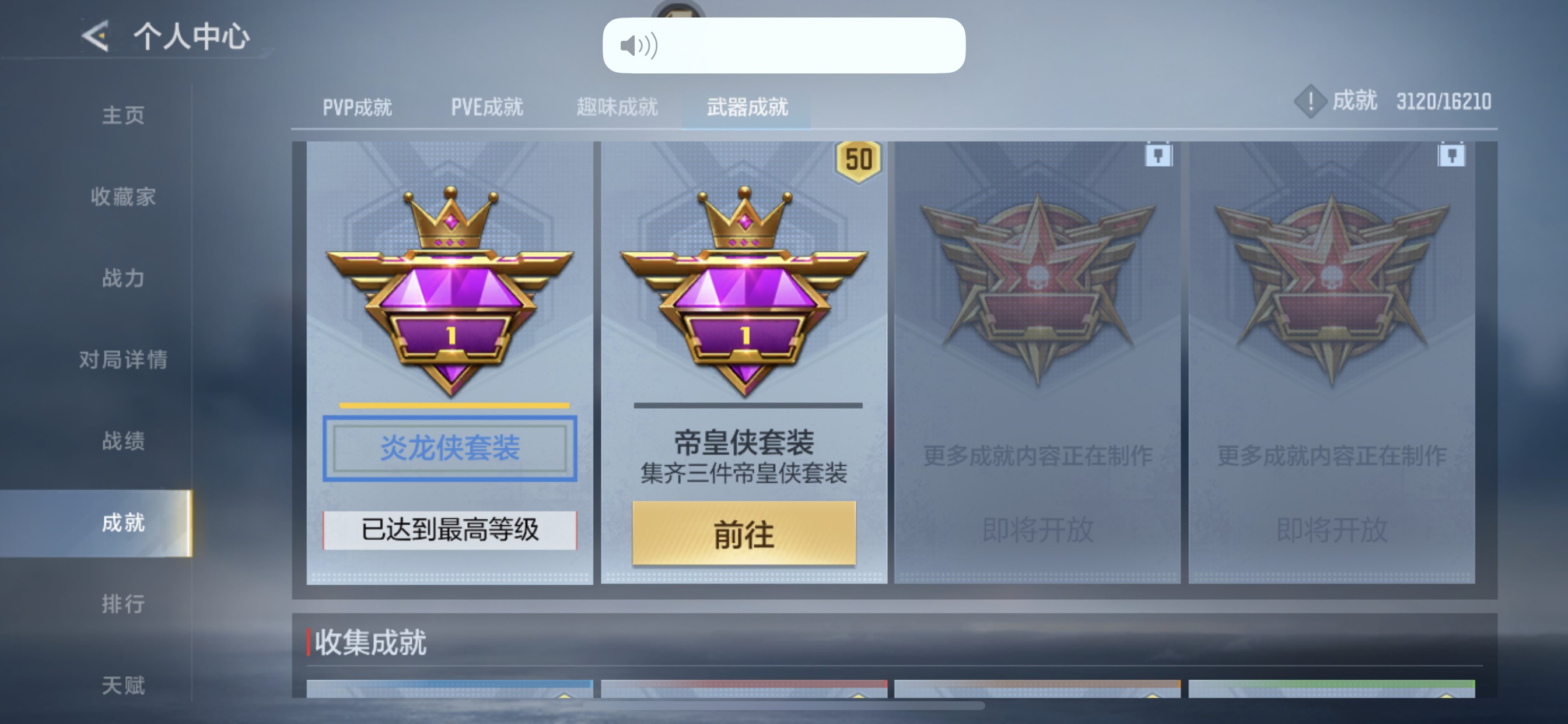Open the achievement counter showing 3120/16210
The height and width of the screenshot is (724, 1568).
(x=1394, y=101)
